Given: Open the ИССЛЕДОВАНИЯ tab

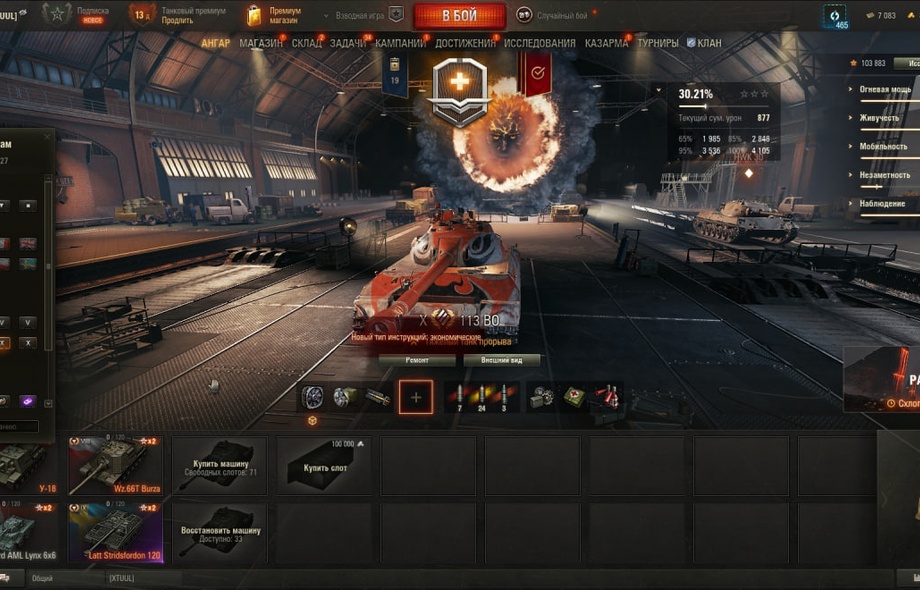Looking at the screenshot, I should [x=540, y=43].
